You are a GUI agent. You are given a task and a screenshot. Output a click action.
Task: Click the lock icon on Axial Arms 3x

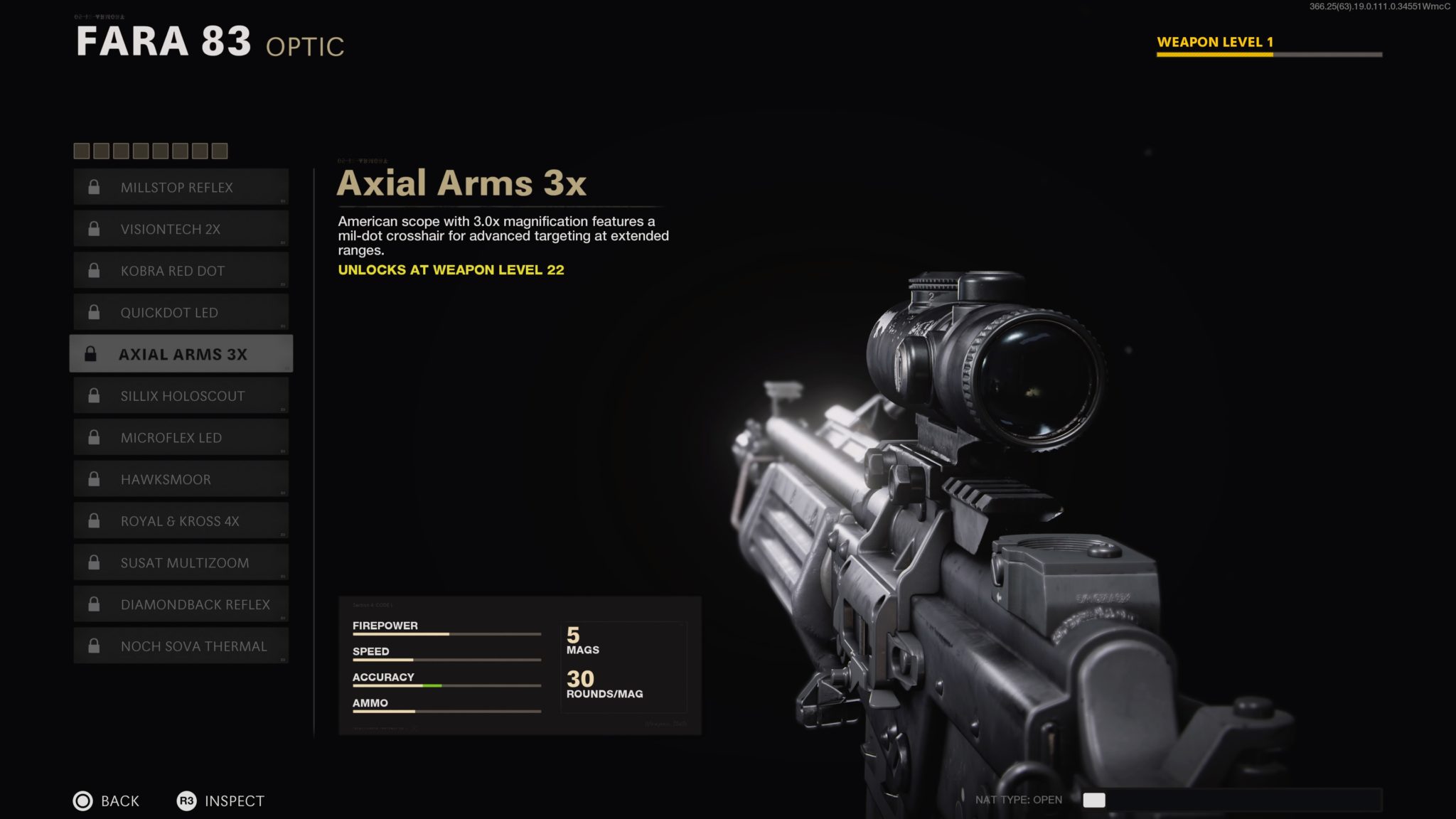93,353
